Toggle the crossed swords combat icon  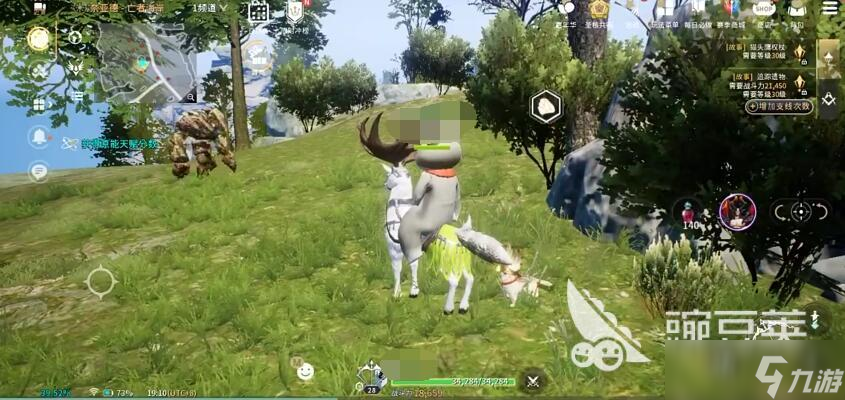533,379
